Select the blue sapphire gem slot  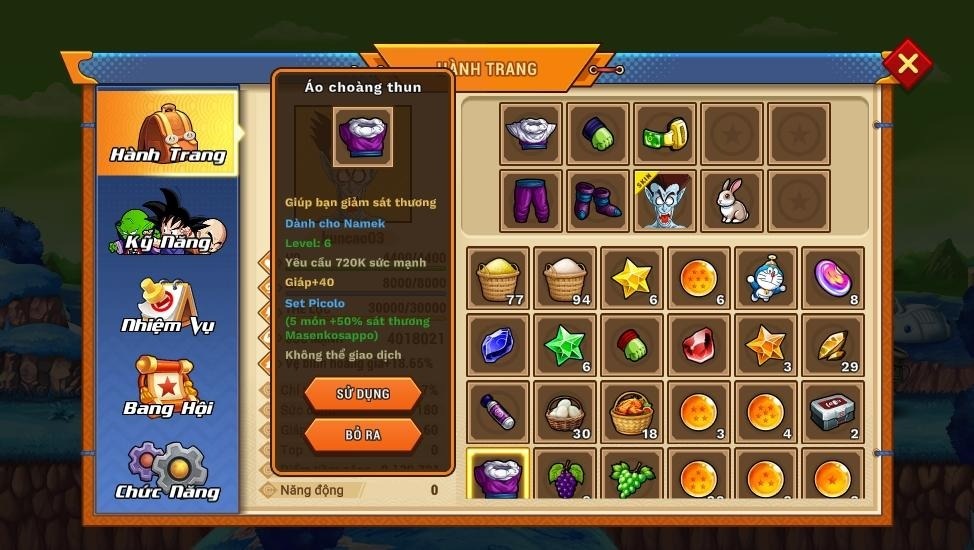(x=498, y=345)
